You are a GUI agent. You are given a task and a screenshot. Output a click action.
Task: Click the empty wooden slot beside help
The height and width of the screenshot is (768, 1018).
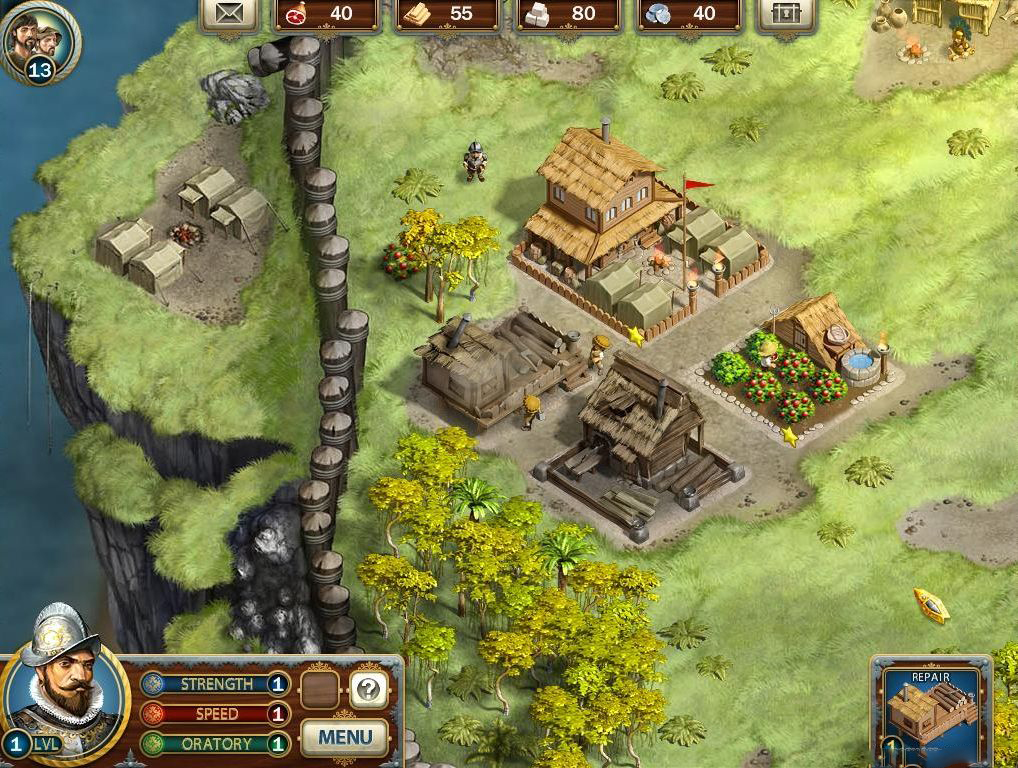point(320,689)
